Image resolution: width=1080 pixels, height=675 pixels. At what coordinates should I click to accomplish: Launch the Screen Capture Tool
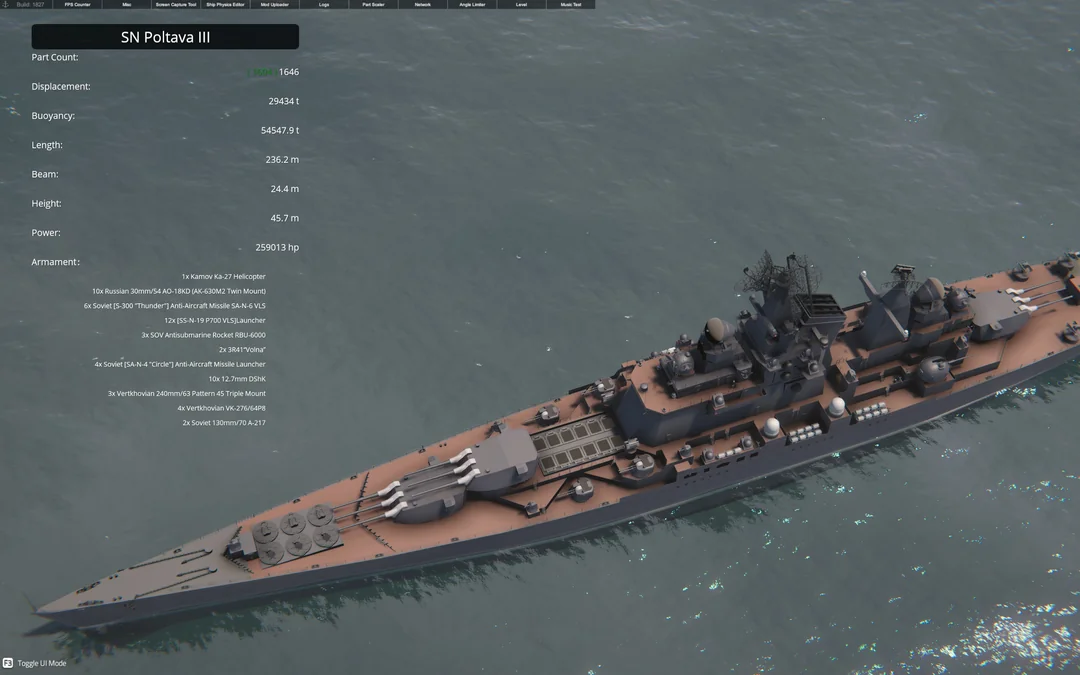176,5
